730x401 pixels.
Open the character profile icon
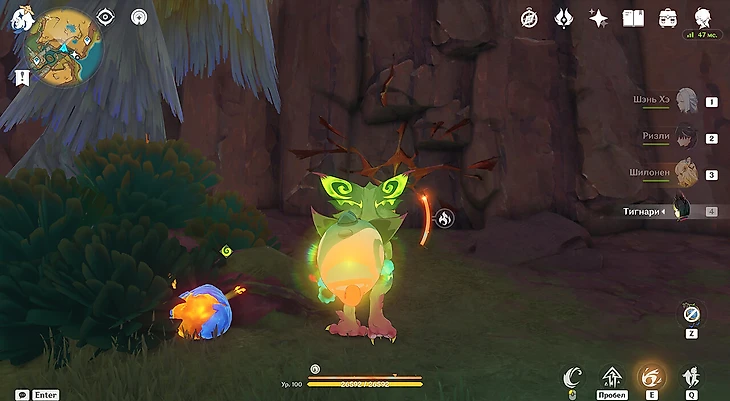[x=702, y=17]
